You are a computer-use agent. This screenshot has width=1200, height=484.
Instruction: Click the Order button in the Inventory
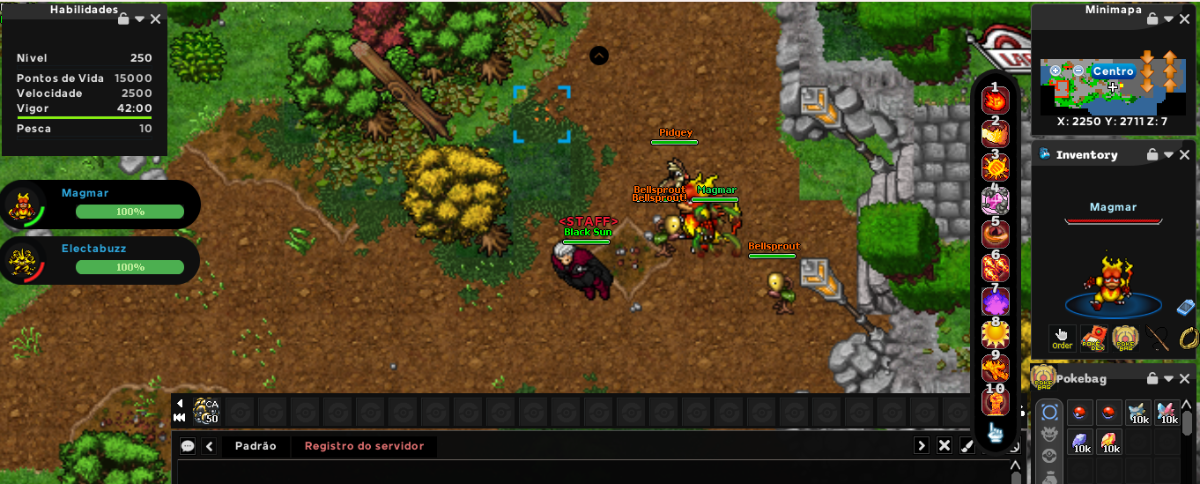[1062, 338]
